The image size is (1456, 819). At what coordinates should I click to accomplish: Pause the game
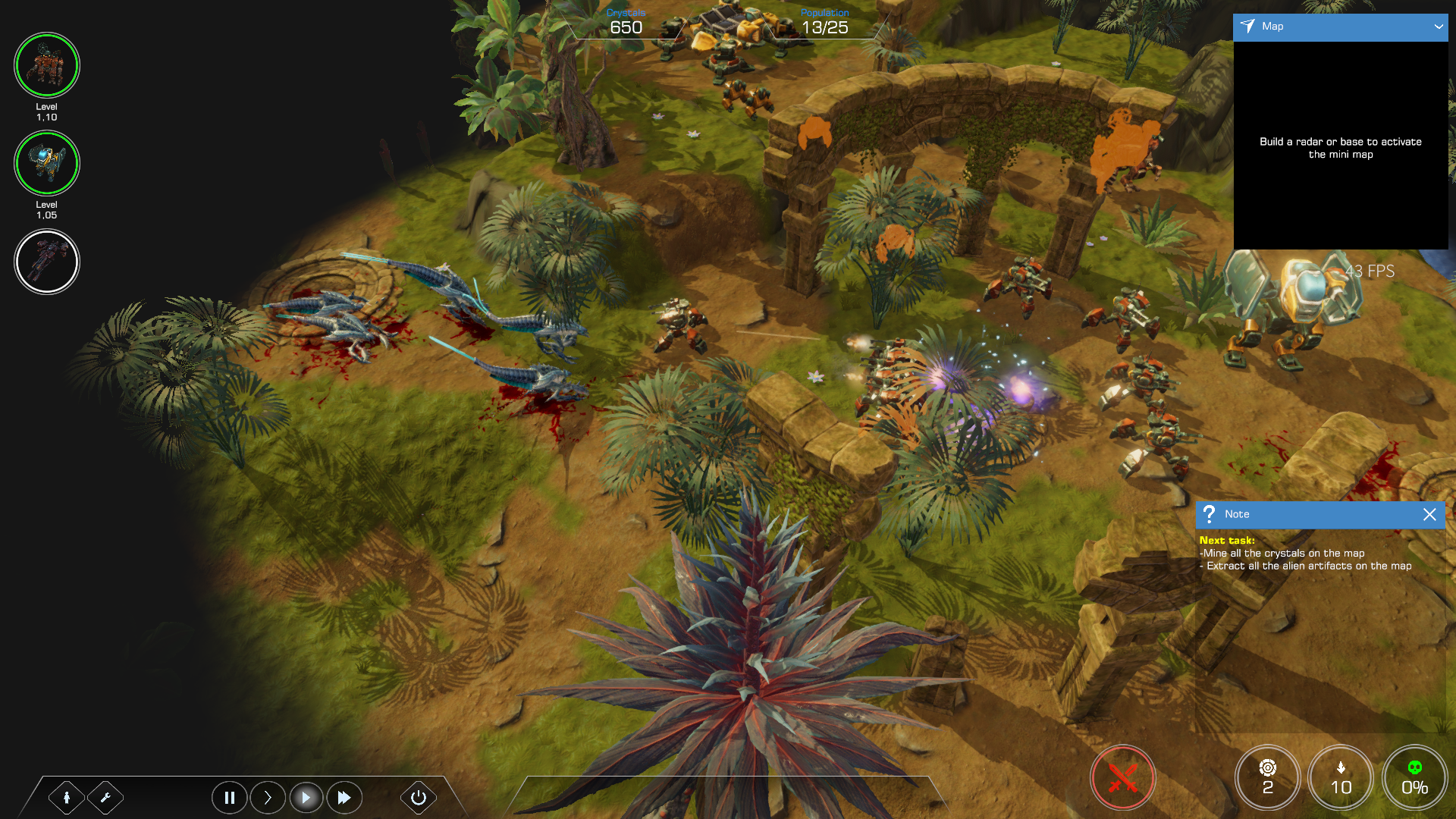pyautogui.click(x=229, y=798)
